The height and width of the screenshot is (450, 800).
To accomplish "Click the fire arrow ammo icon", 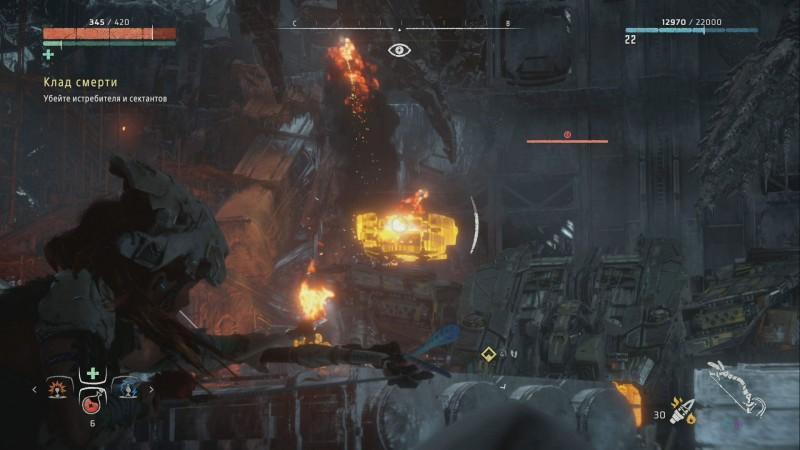I will [685, 412].
